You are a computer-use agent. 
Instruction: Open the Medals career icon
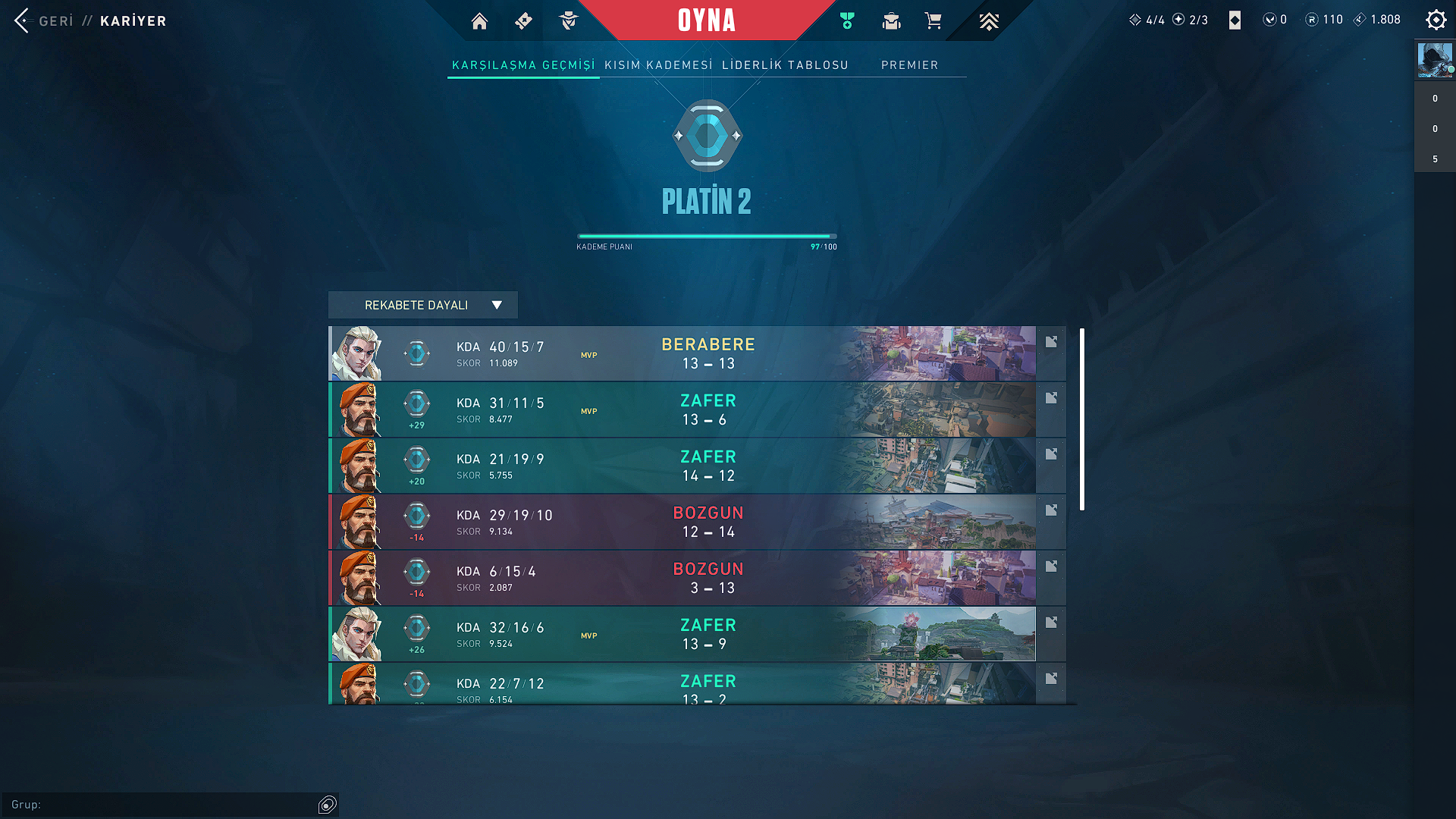[847, 20]
